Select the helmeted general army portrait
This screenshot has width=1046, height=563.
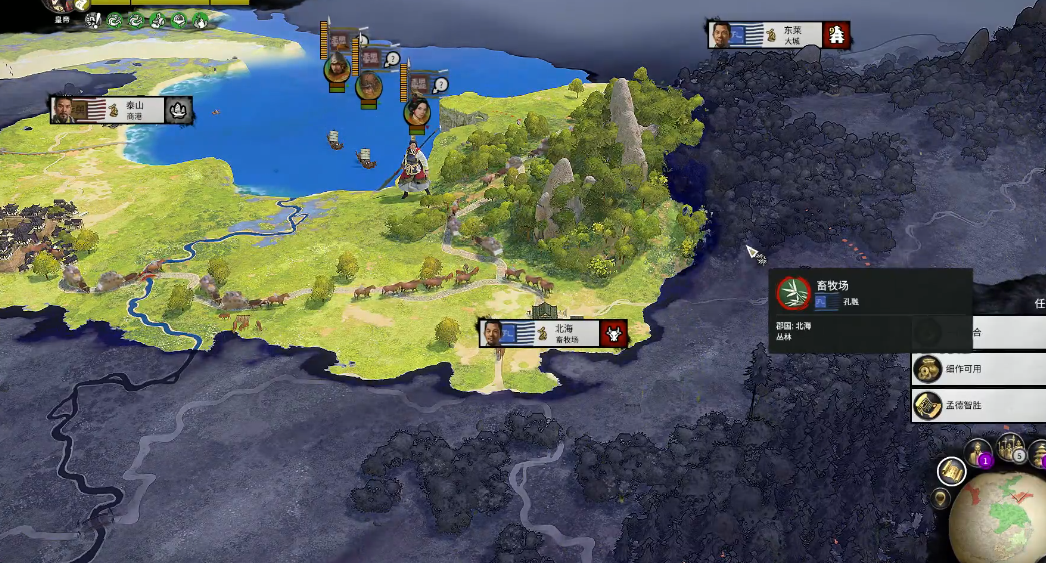coord(338,69)
